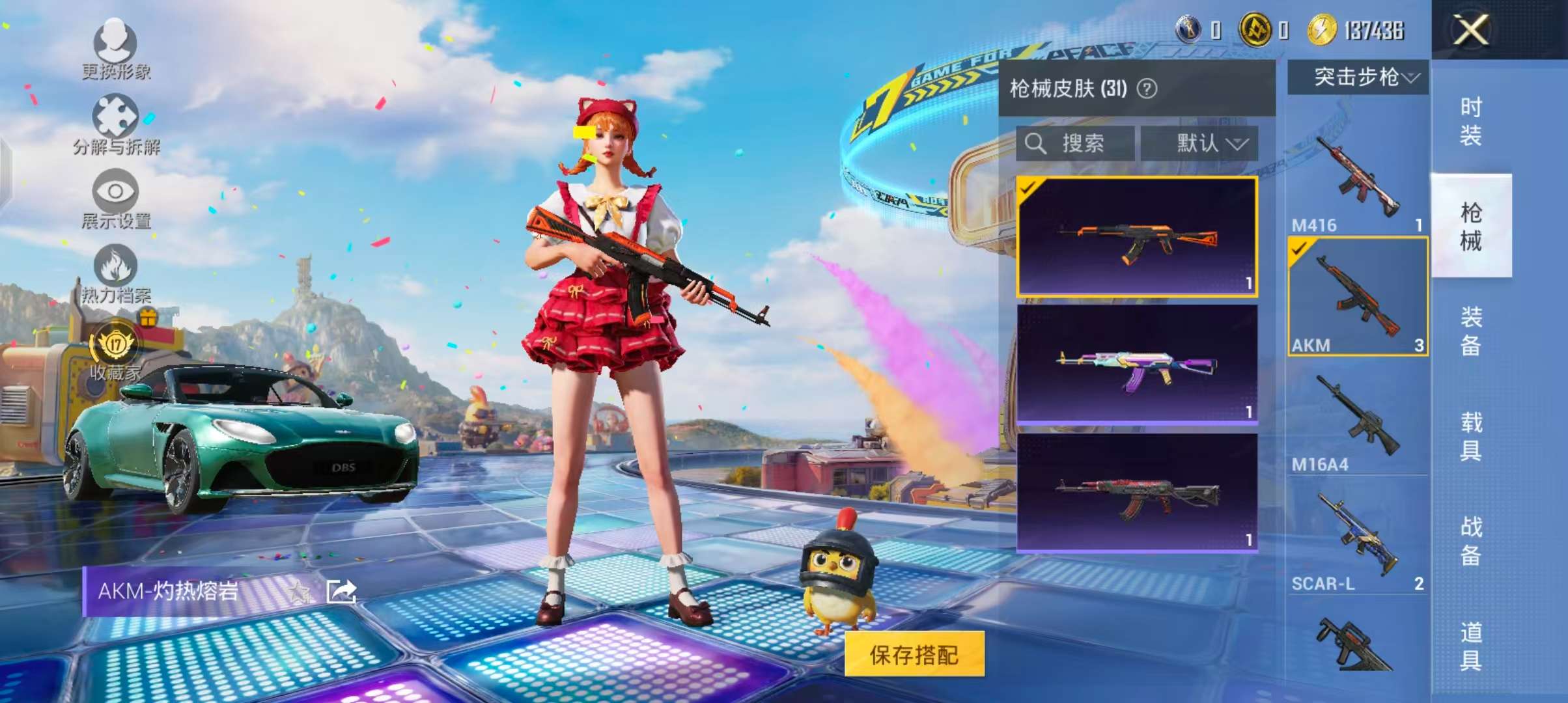Select the dark red AKM skin
This screenshot has height=703, width=1568.
point(1137,493)
